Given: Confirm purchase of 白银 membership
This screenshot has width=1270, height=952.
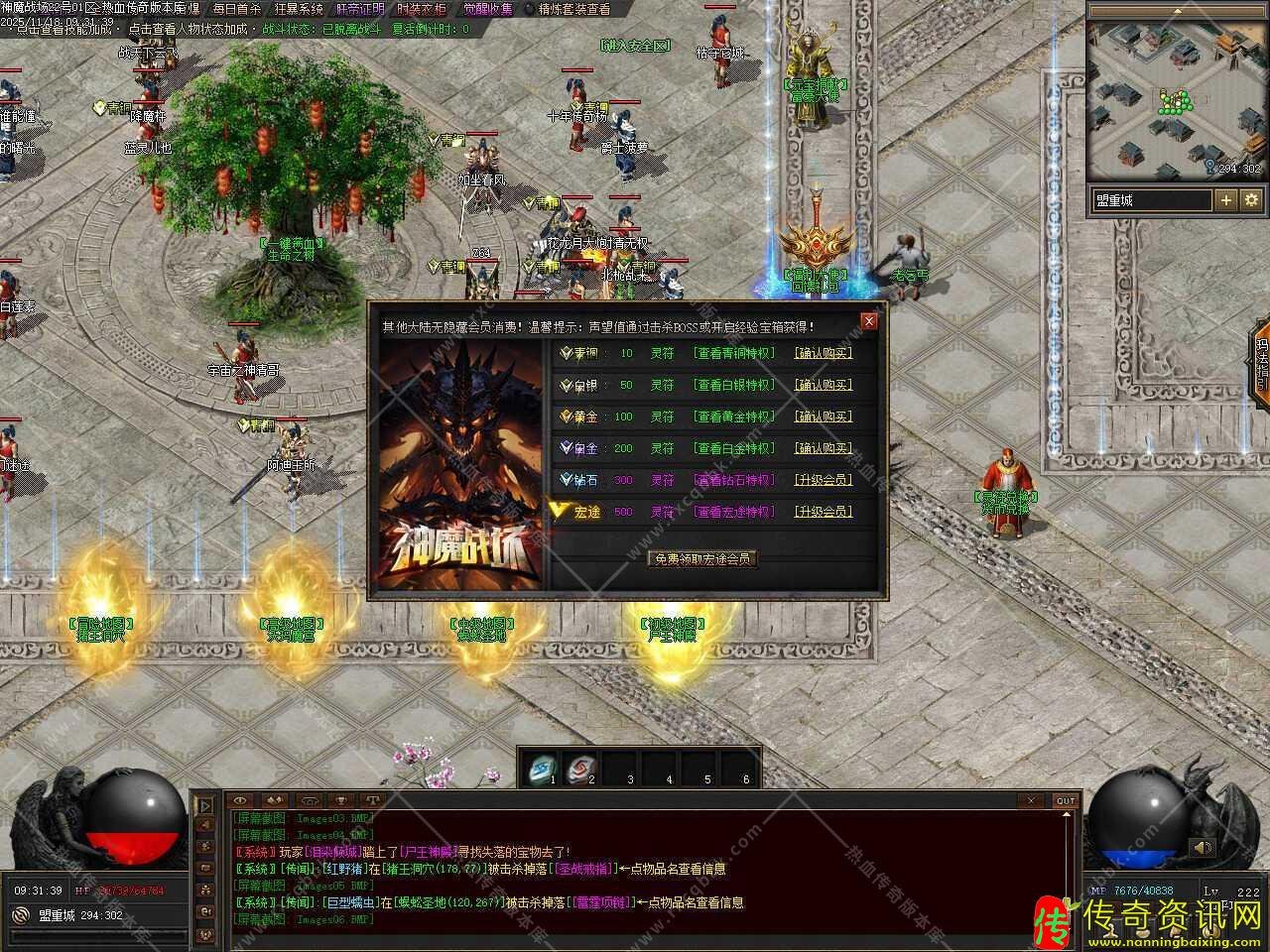Looking at the screenshot, I should point(823,385).
